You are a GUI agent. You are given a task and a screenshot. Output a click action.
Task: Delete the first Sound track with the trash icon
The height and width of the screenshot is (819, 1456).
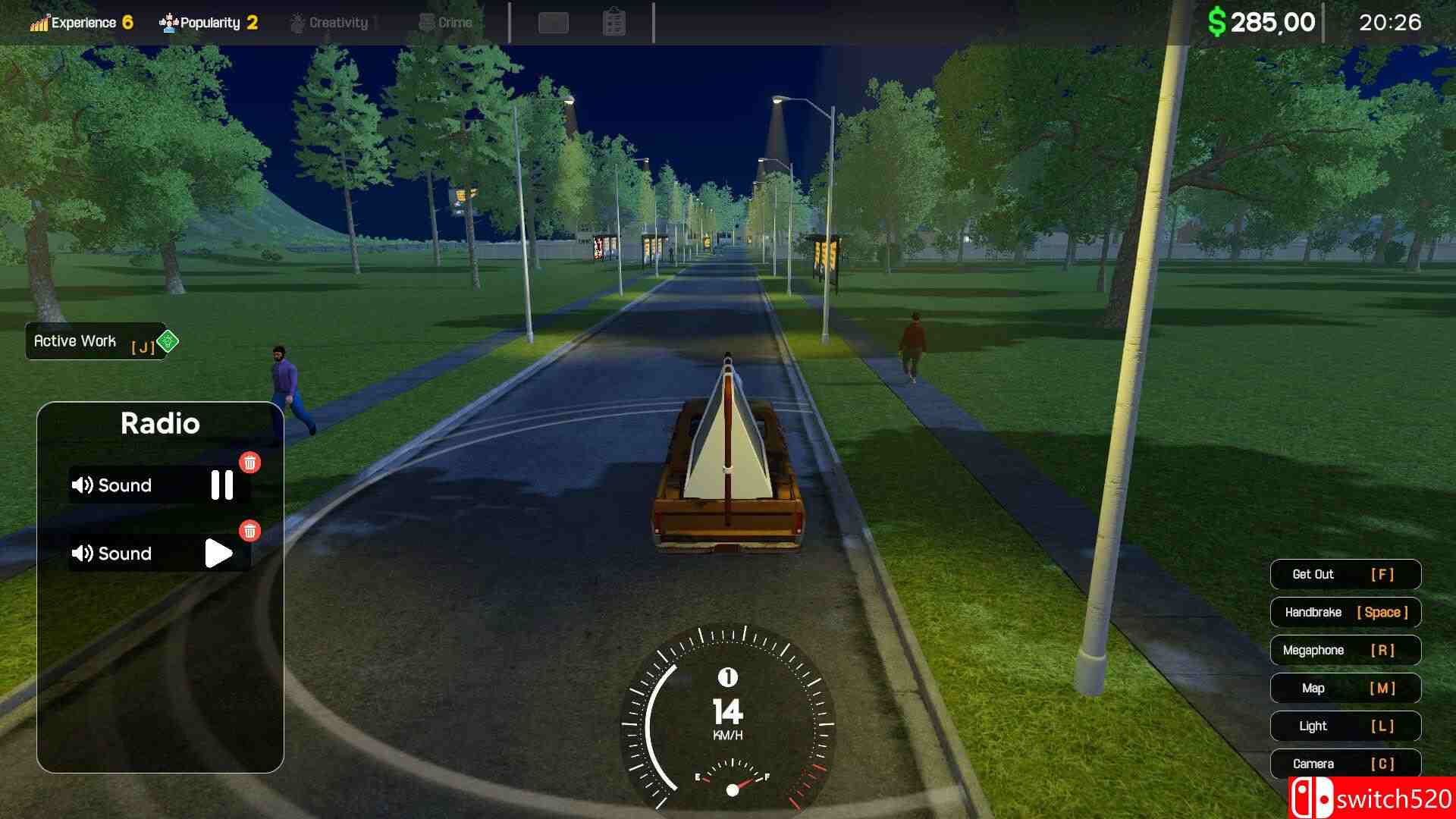click(250, 463)
